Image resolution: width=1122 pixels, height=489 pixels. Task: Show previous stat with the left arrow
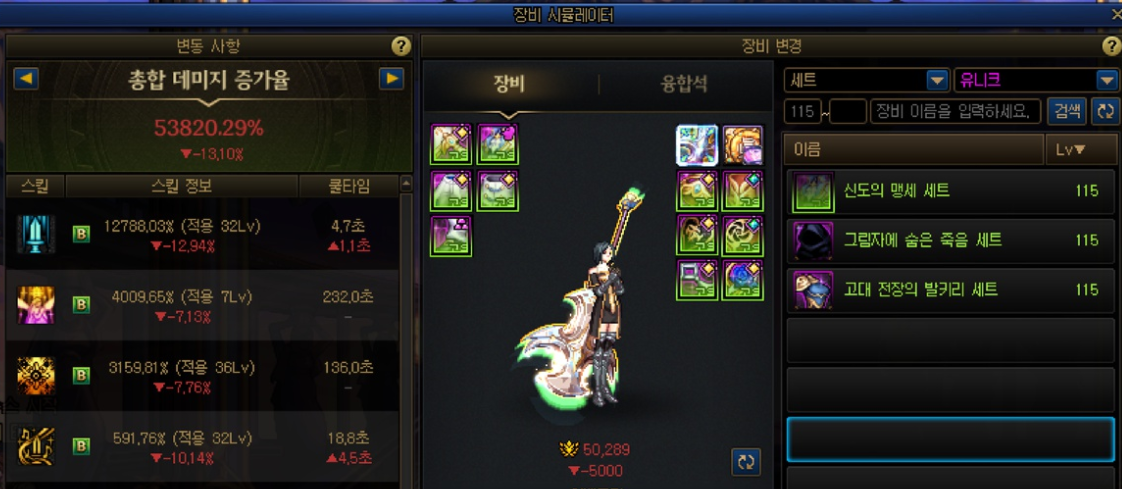click(25, 79)
